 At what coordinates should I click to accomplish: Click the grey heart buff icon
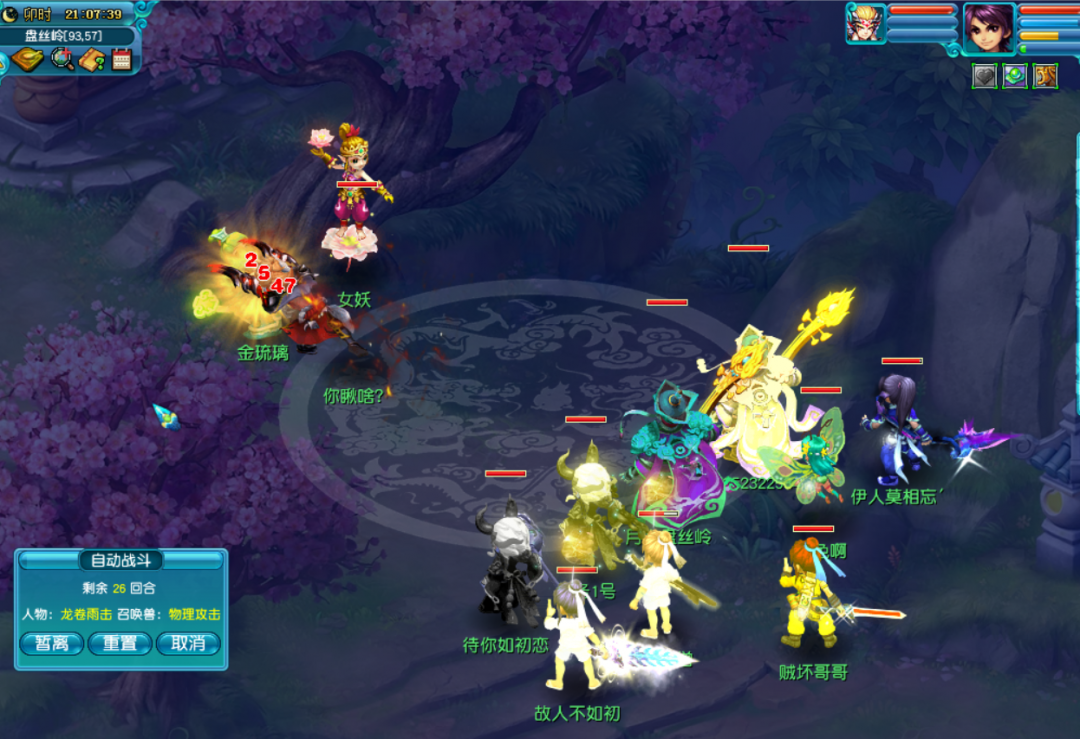pos(985,76)
